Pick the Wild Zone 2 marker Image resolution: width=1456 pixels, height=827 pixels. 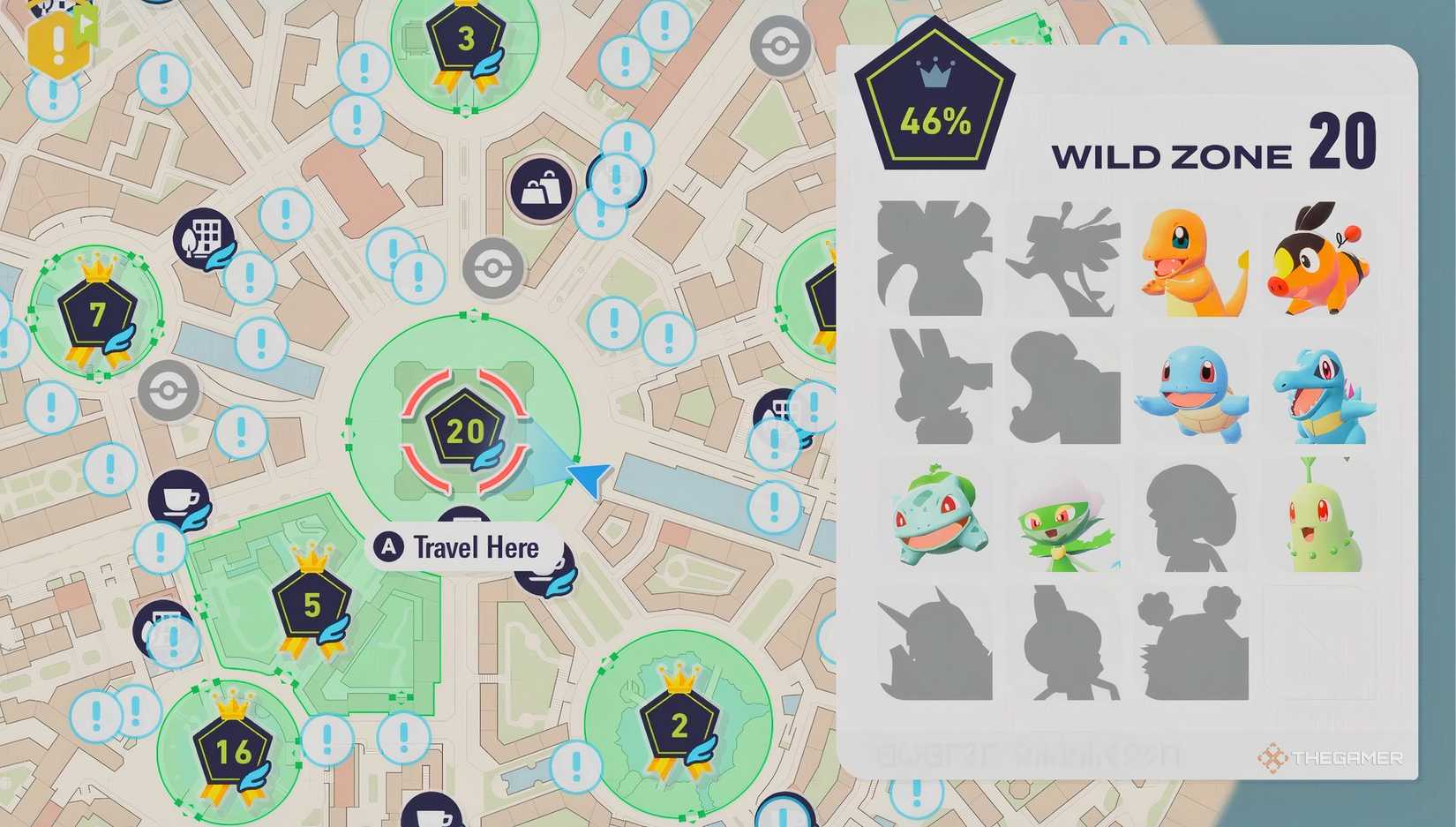pyautogui.click(x=679, y=725)
